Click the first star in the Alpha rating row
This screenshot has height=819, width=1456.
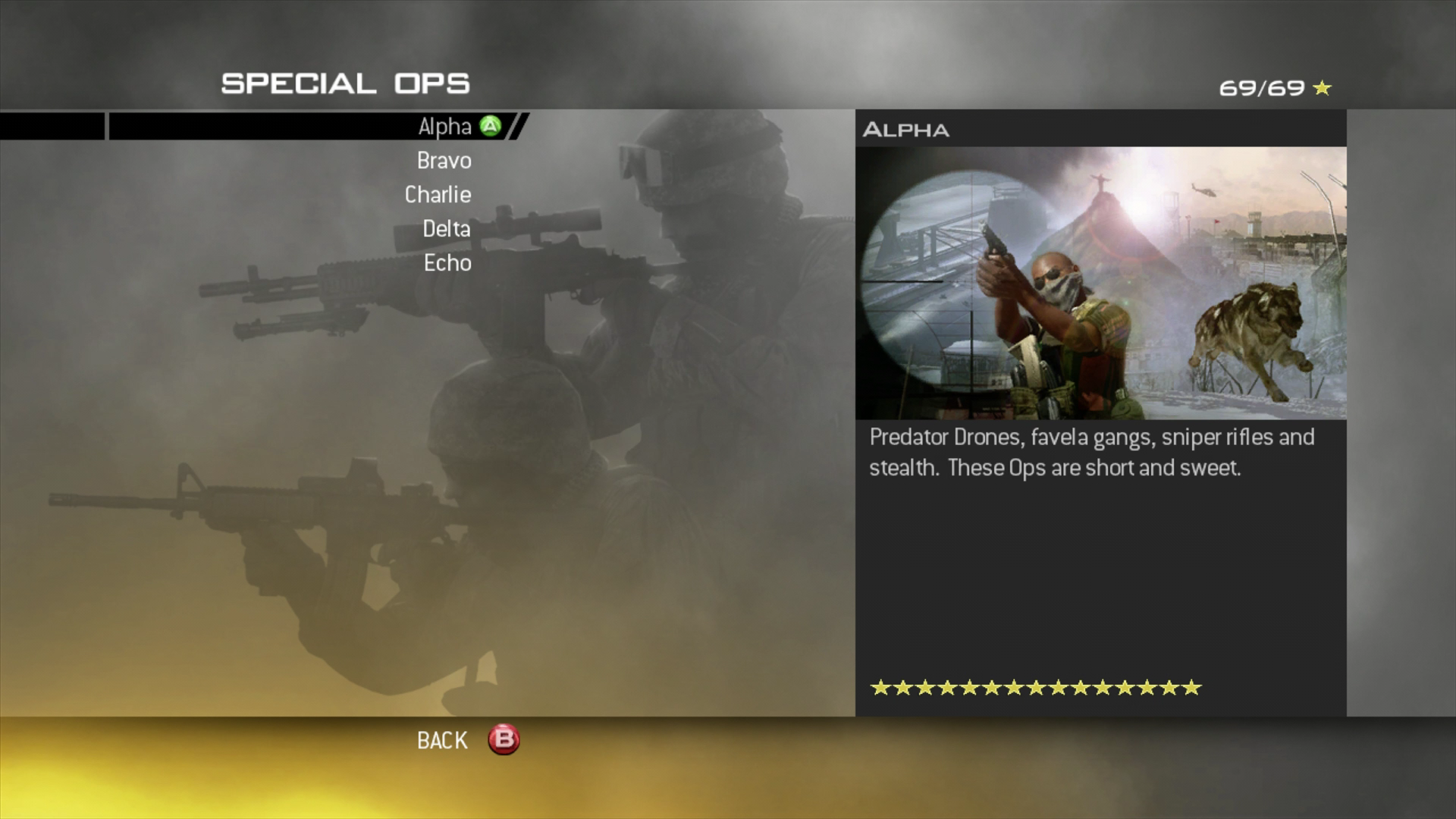click(x=882, y=689)
